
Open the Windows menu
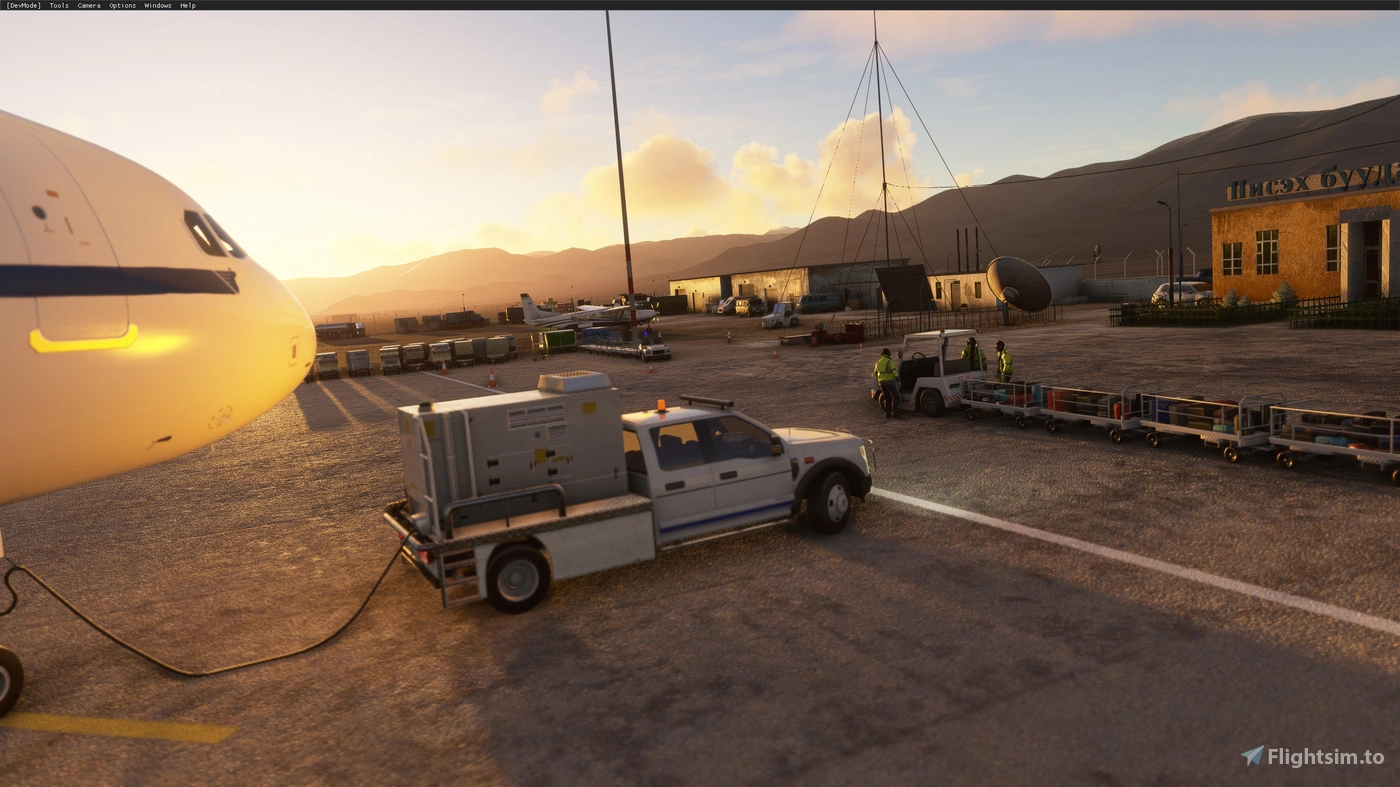coord(156,4)
